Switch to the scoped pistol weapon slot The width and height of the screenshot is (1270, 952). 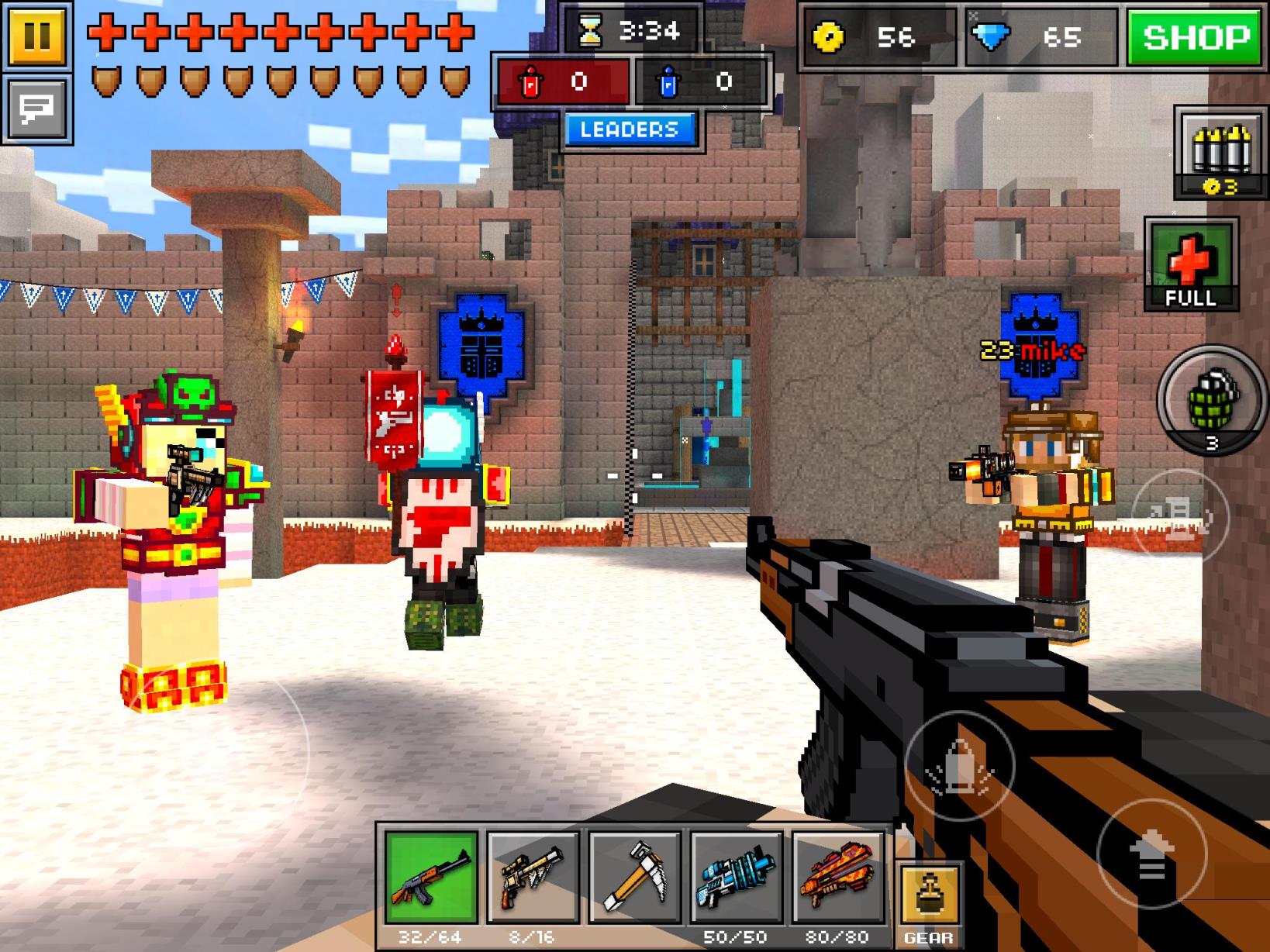(x=533, y=878)
